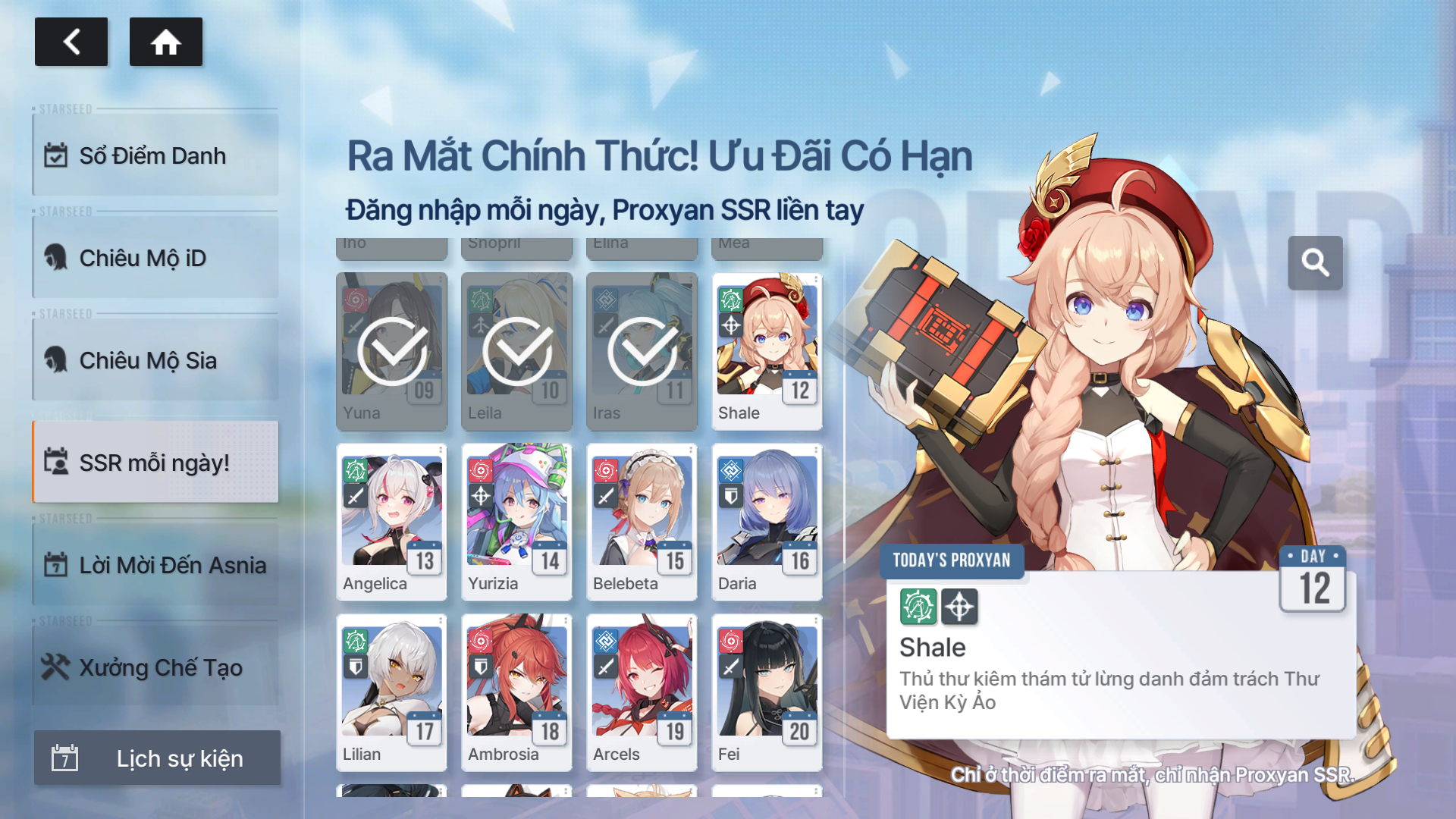Image resolution: width=1456 pixels, height=819 pixels.
Task: Open the Lịch sự kiện calendar
Action: (x=157, y=758)
